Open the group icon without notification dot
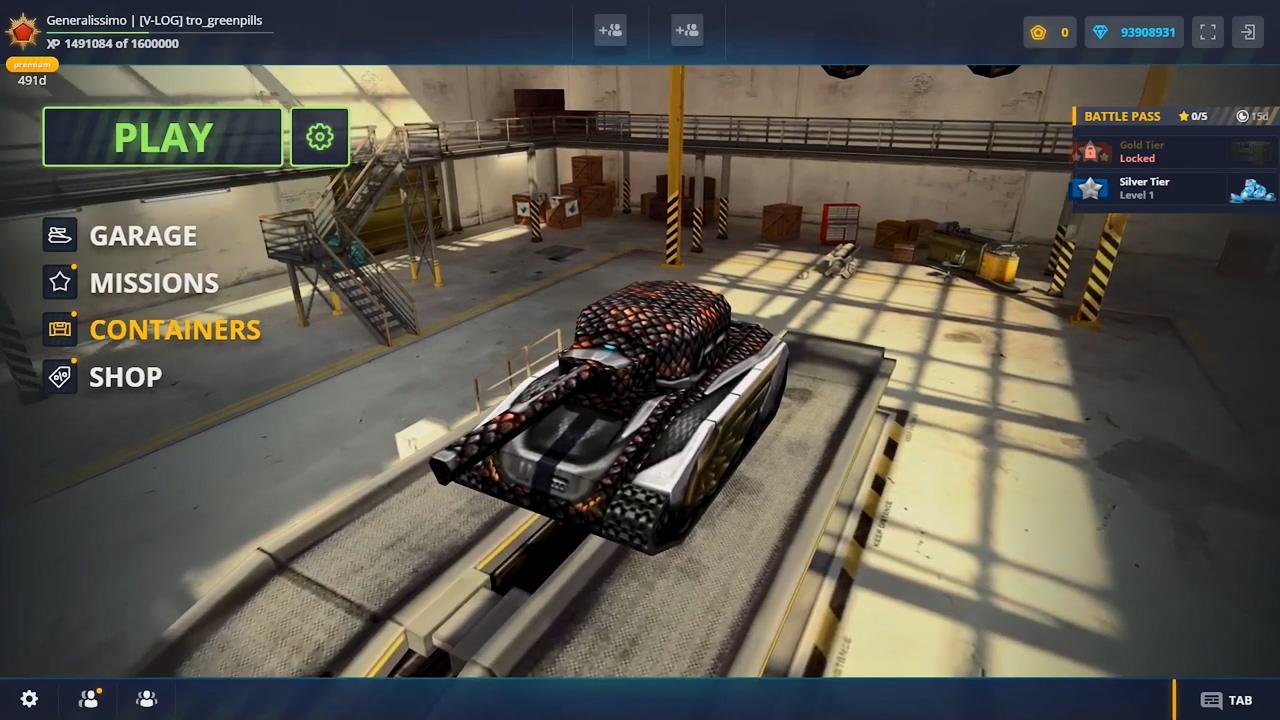The image size is (1280, 720). point(147,699)
